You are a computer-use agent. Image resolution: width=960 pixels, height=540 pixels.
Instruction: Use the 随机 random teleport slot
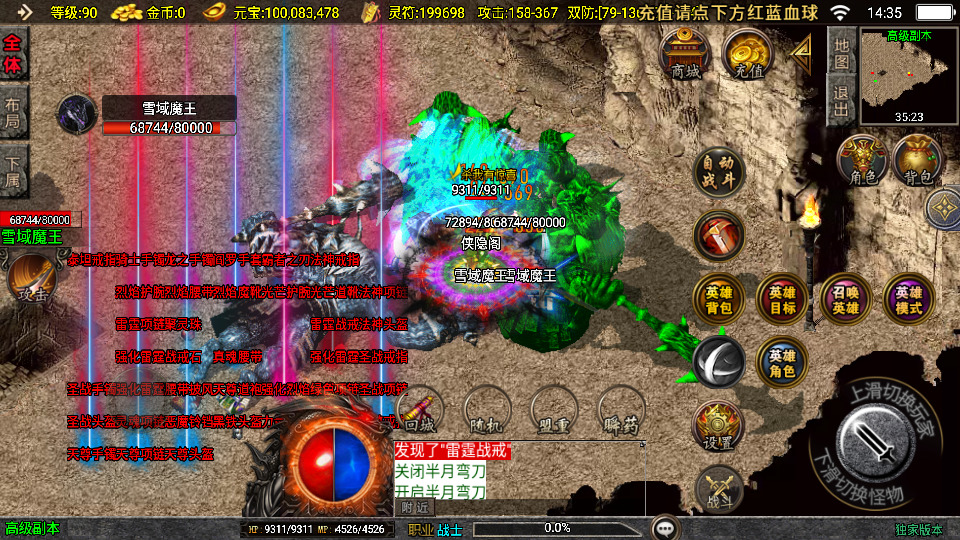coord(487,410)
